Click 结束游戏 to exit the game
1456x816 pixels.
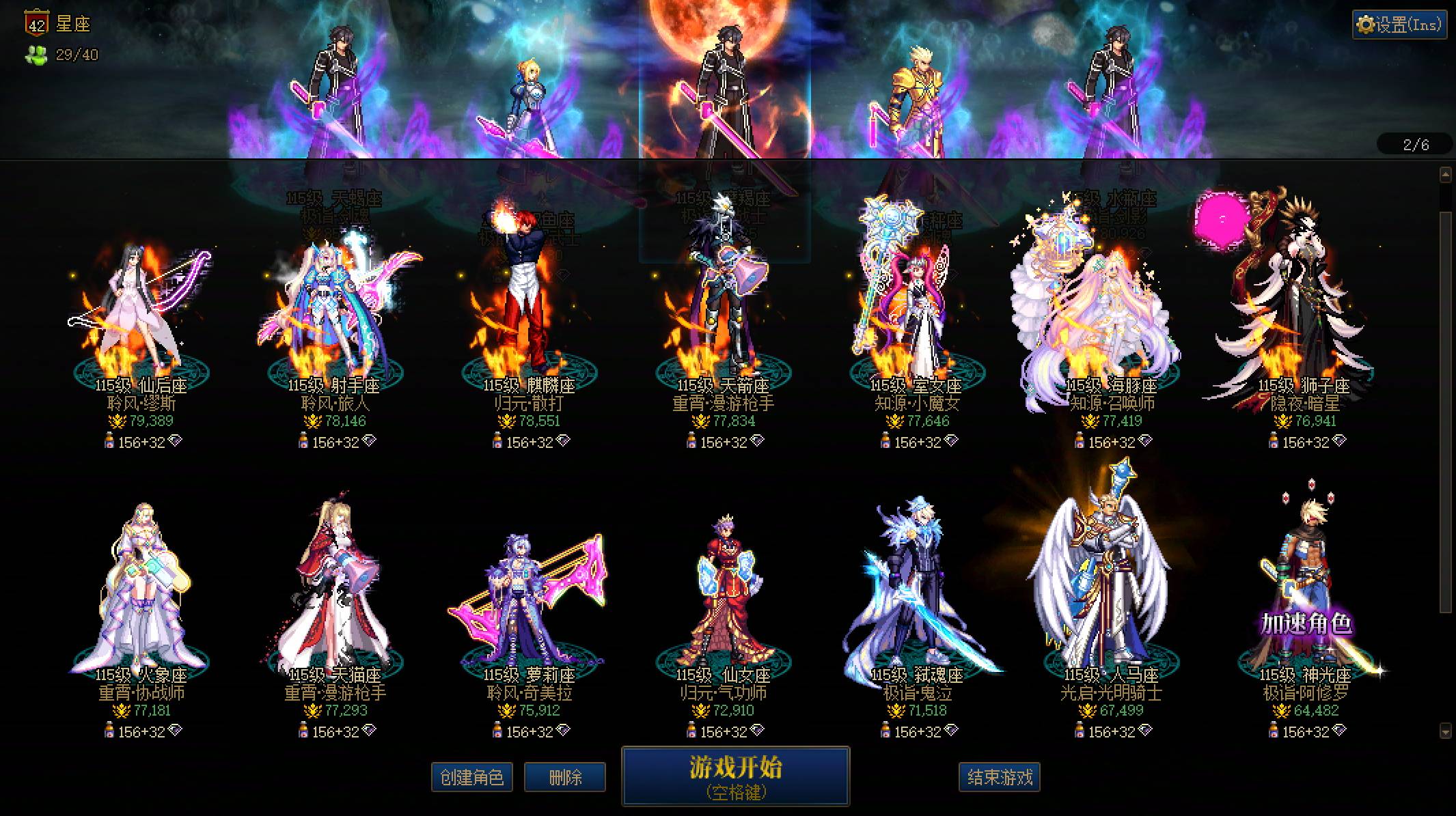(1000, 774)
